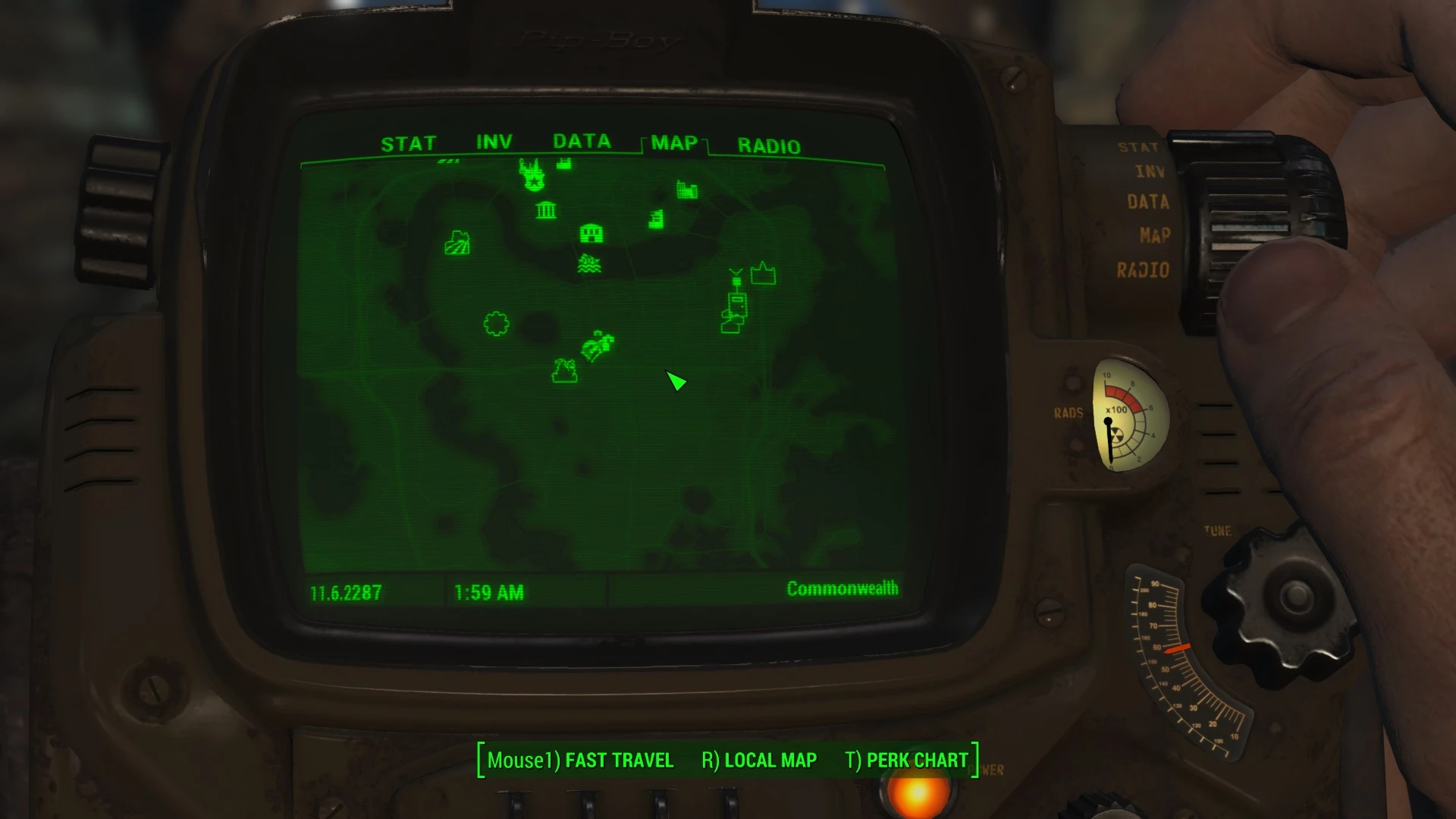This screenshot has width=1456, height=819.
Task: Click the farm map marker on the left
Action: (x=459, y=243)
